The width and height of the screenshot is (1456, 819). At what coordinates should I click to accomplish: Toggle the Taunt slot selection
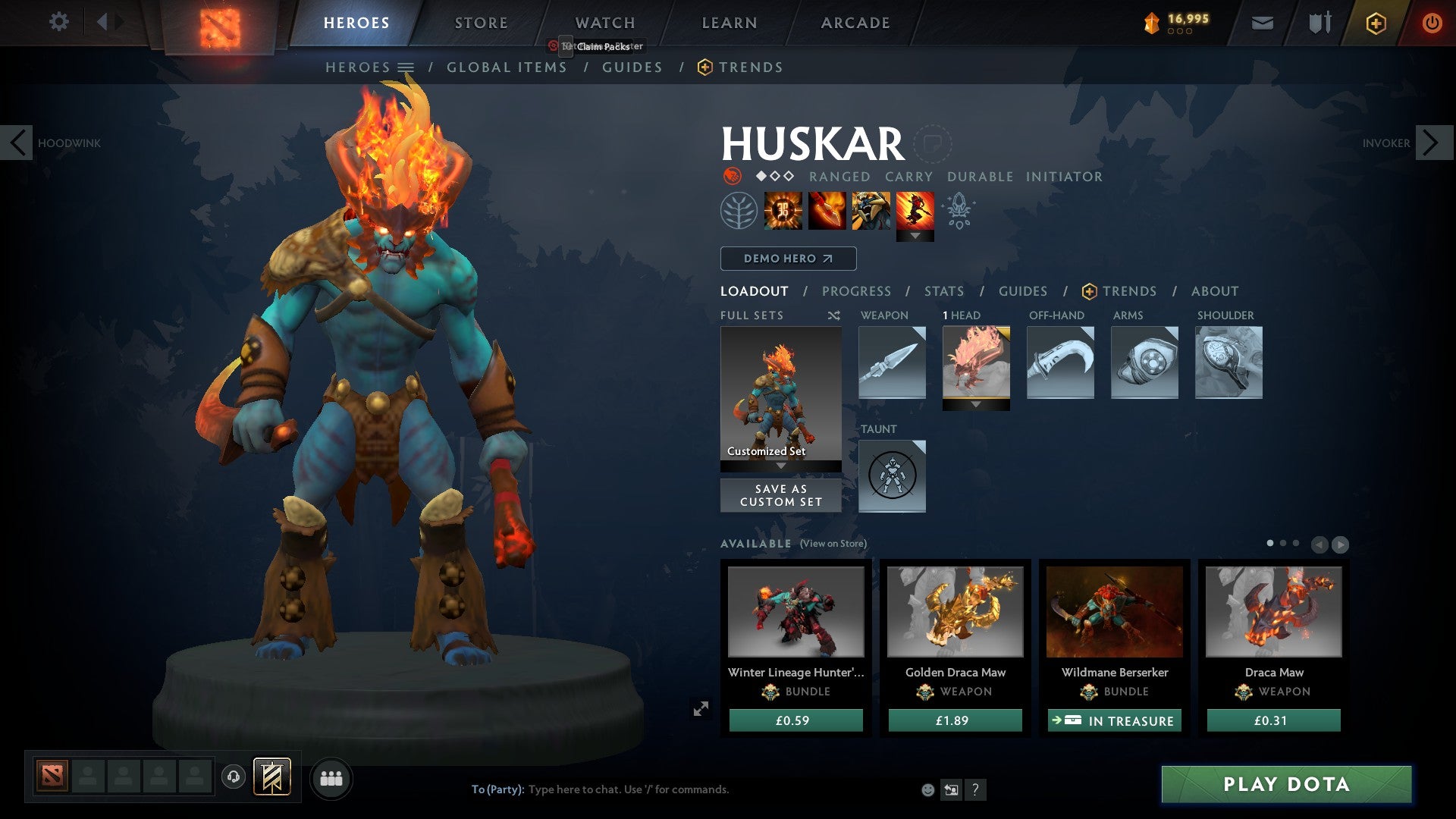pyautogui.click(x=892, y=475)
